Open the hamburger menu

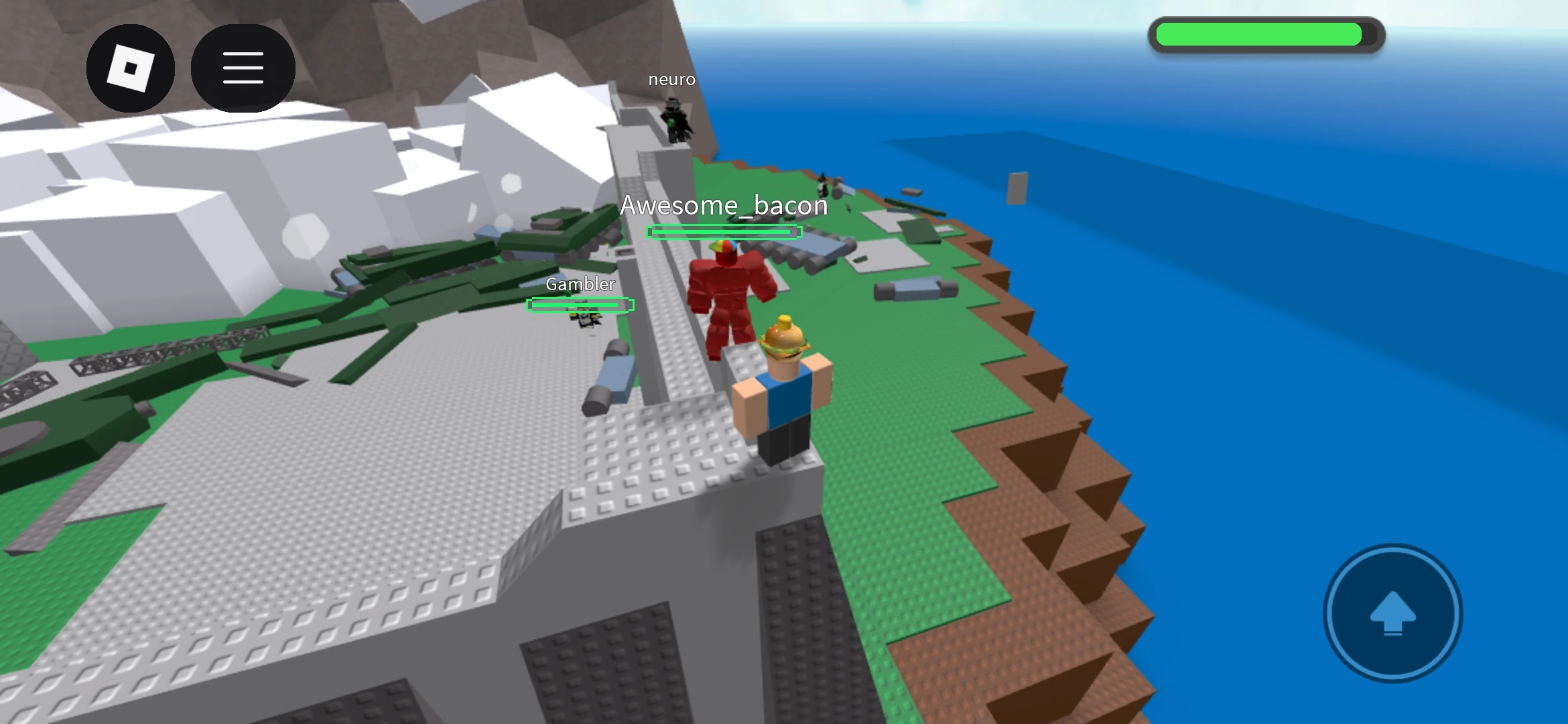[x=243, y=68]
